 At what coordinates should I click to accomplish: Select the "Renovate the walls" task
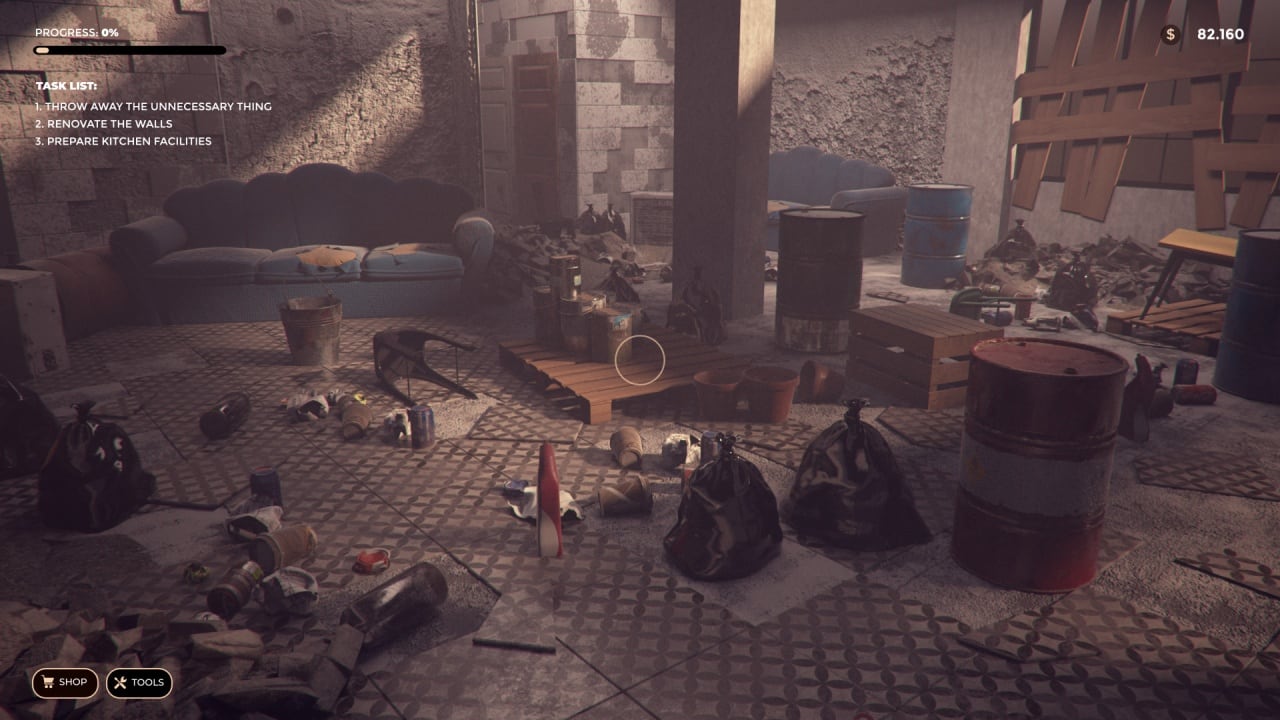point(105,124)
